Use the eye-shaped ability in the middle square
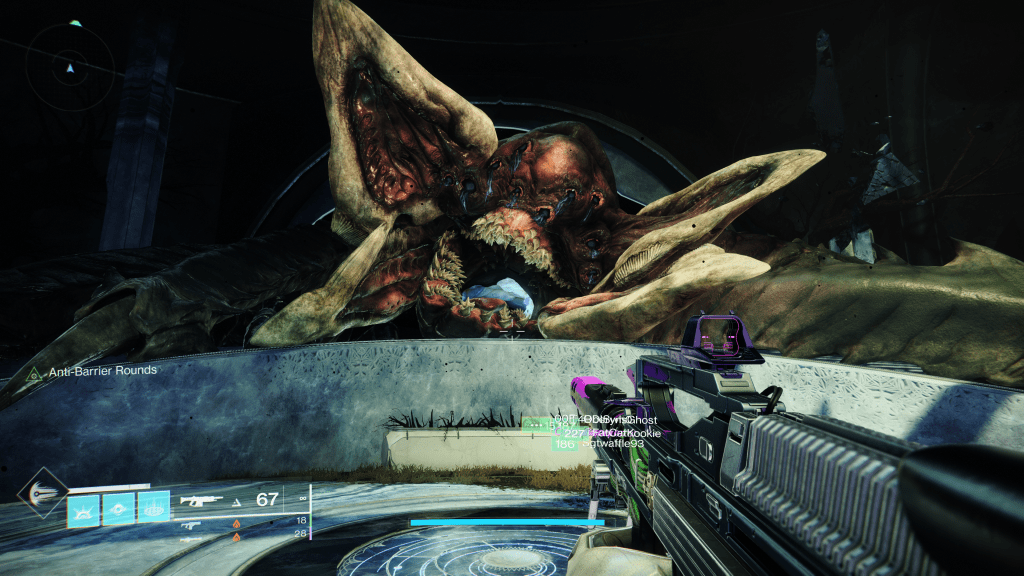 point(118,508)
